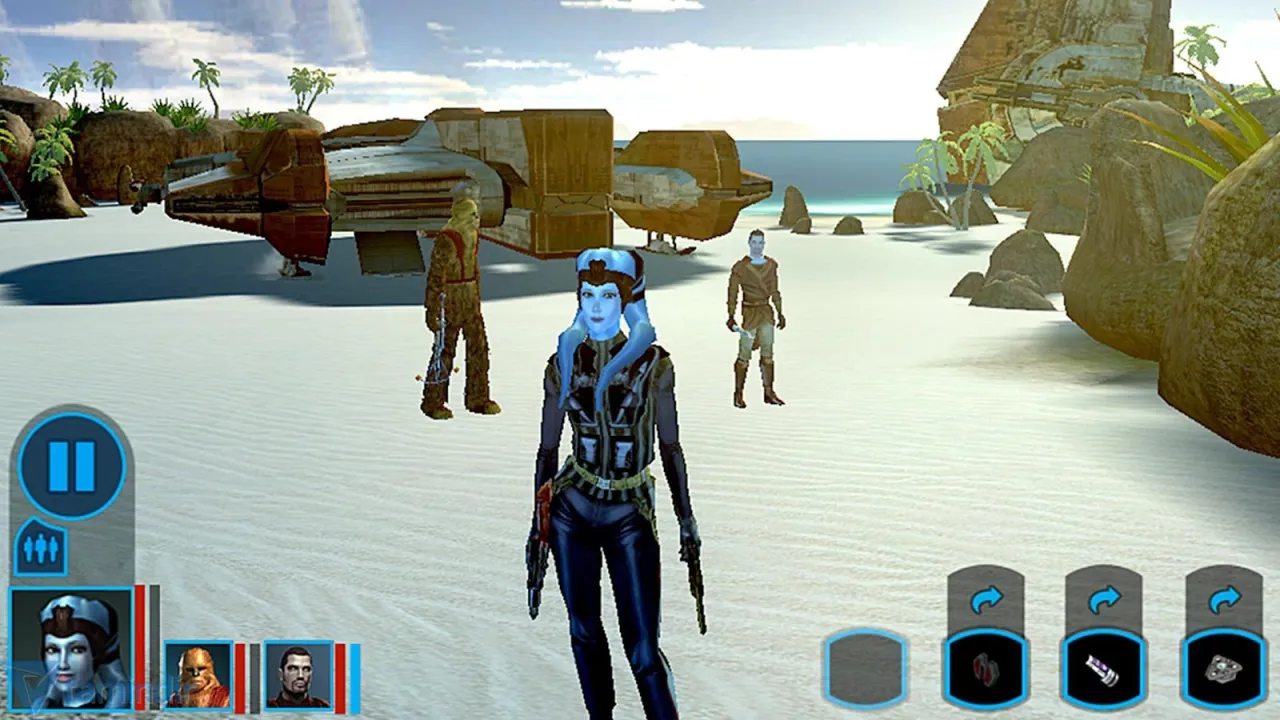
Task: Open party selection via the three-figures icon
Action: pyautogui.click(x=40, y=547)
